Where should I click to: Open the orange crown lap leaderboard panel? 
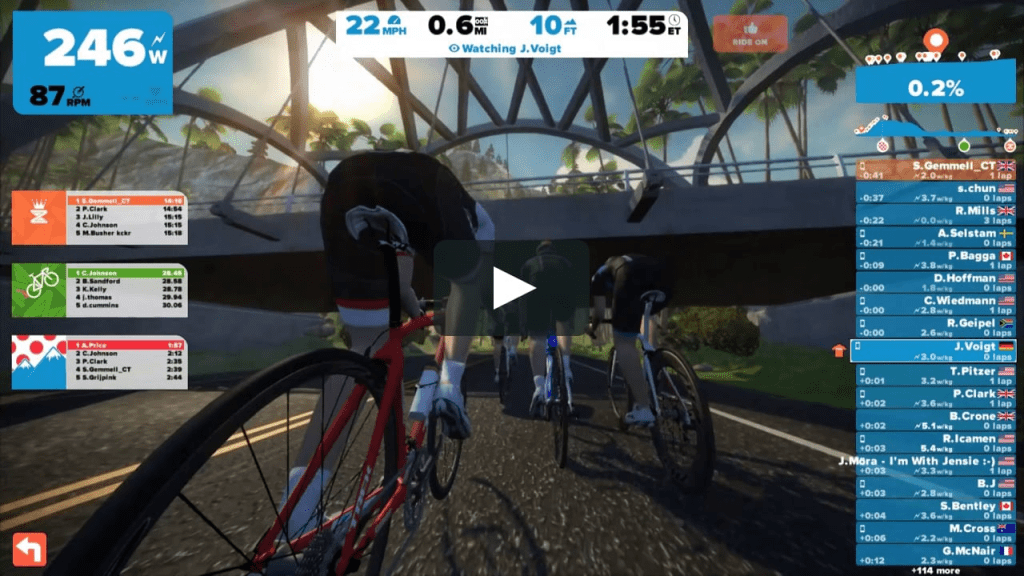pos(98,217)
